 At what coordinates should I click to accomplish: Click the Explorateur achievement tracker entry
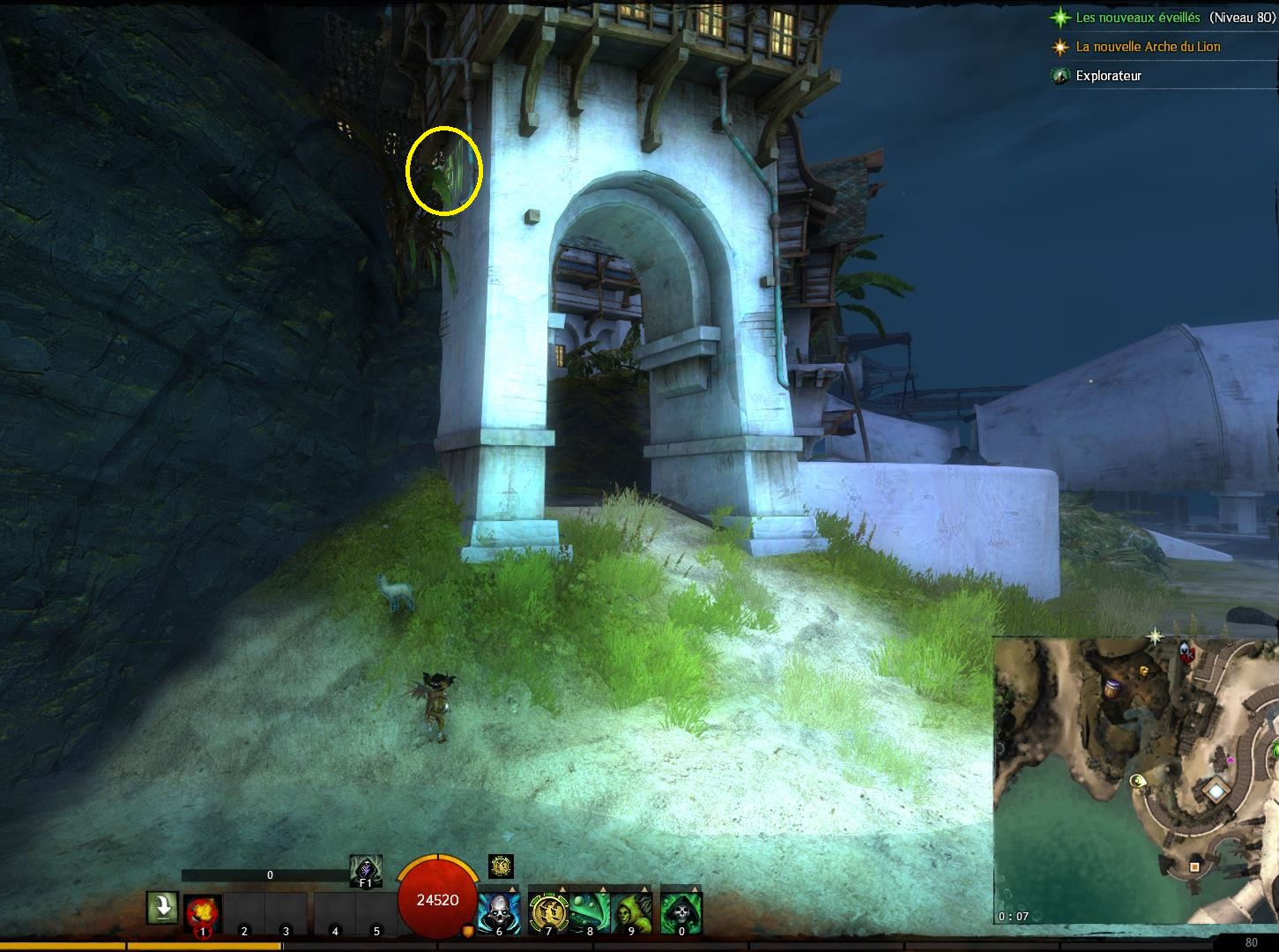[1108, 76]
